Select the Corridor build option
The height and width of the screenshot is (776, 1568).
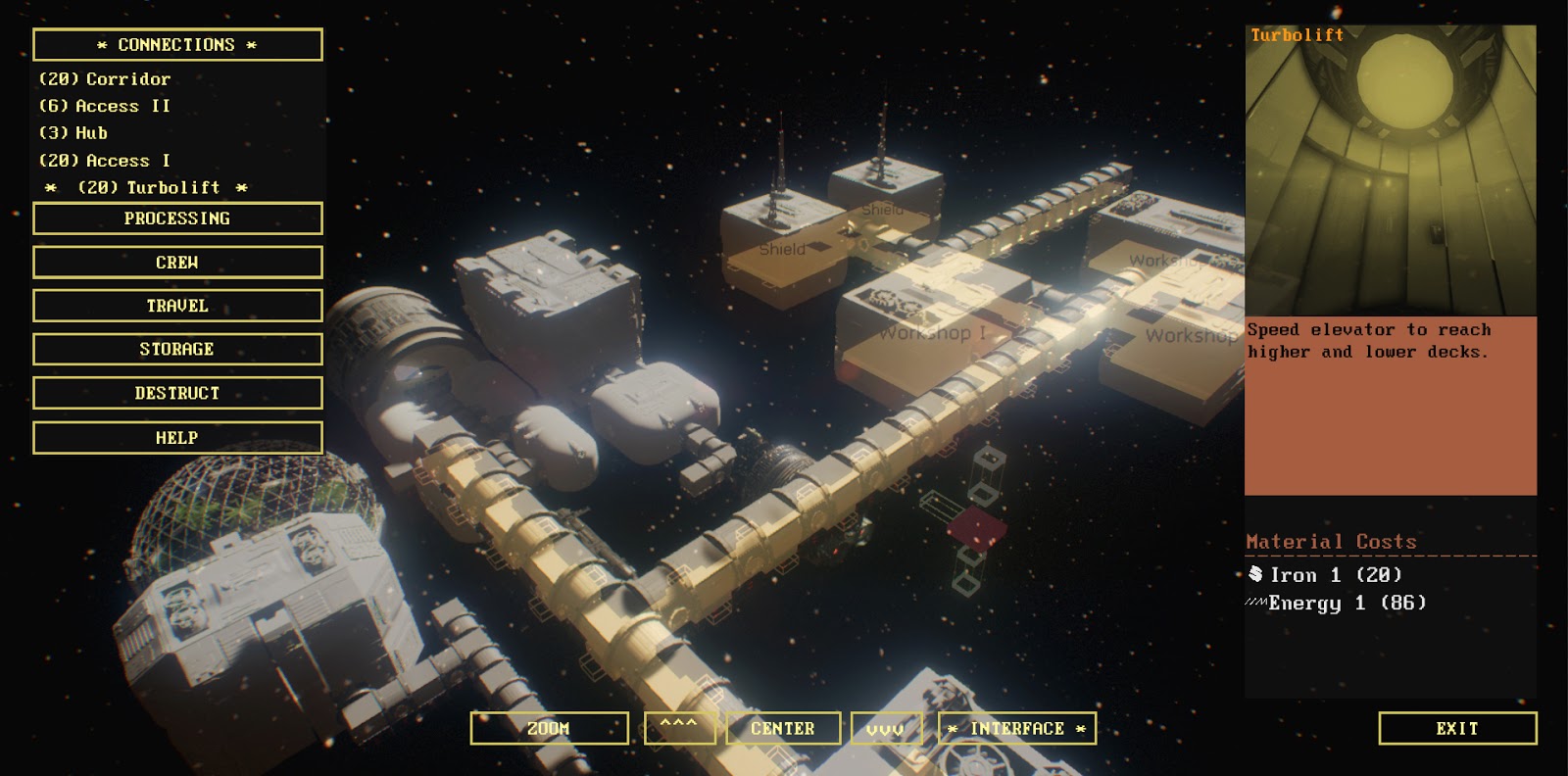click(105, 79)
